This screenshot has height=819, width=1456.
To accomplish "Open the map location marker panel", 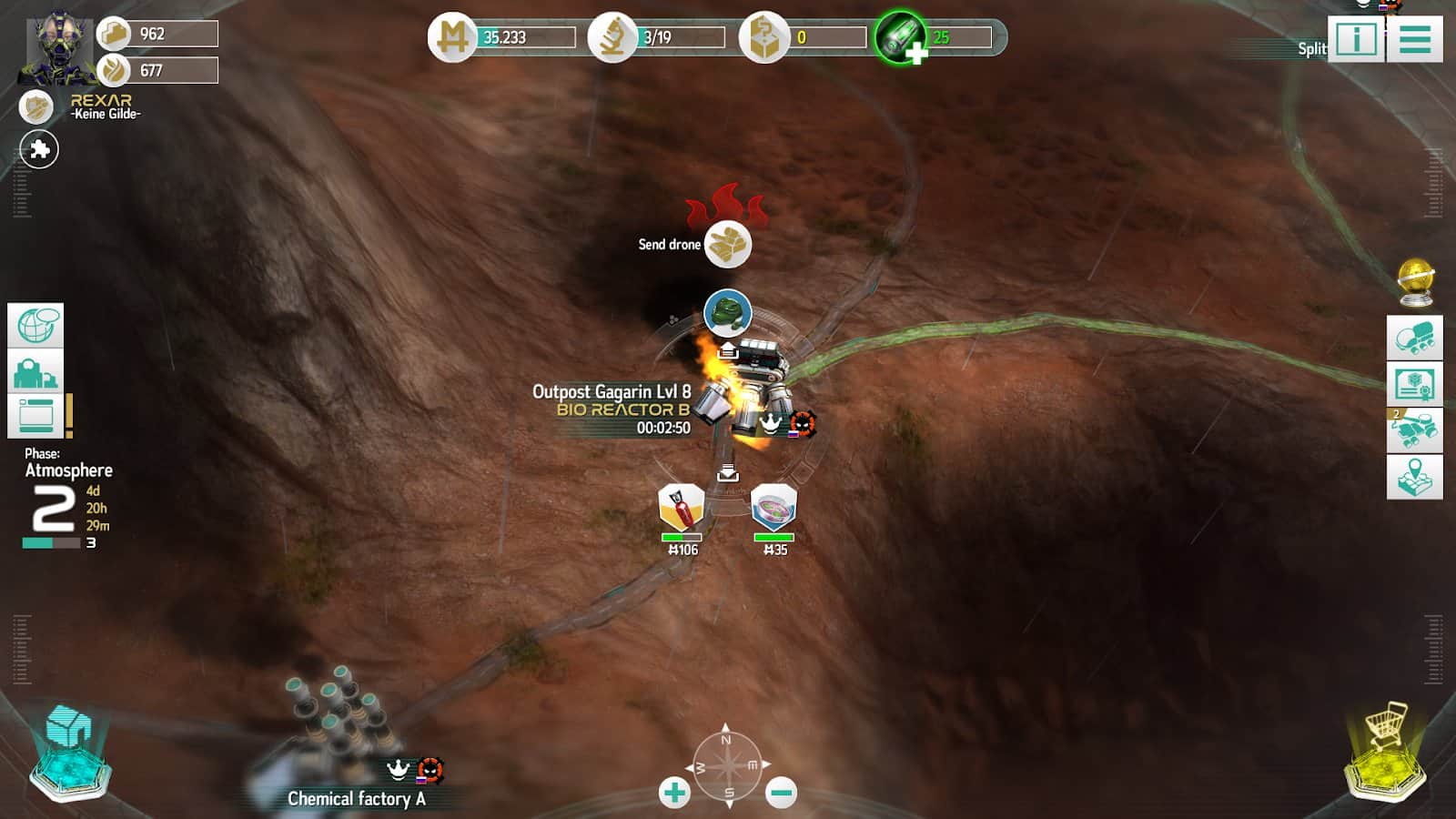I will click(1414, 477).
